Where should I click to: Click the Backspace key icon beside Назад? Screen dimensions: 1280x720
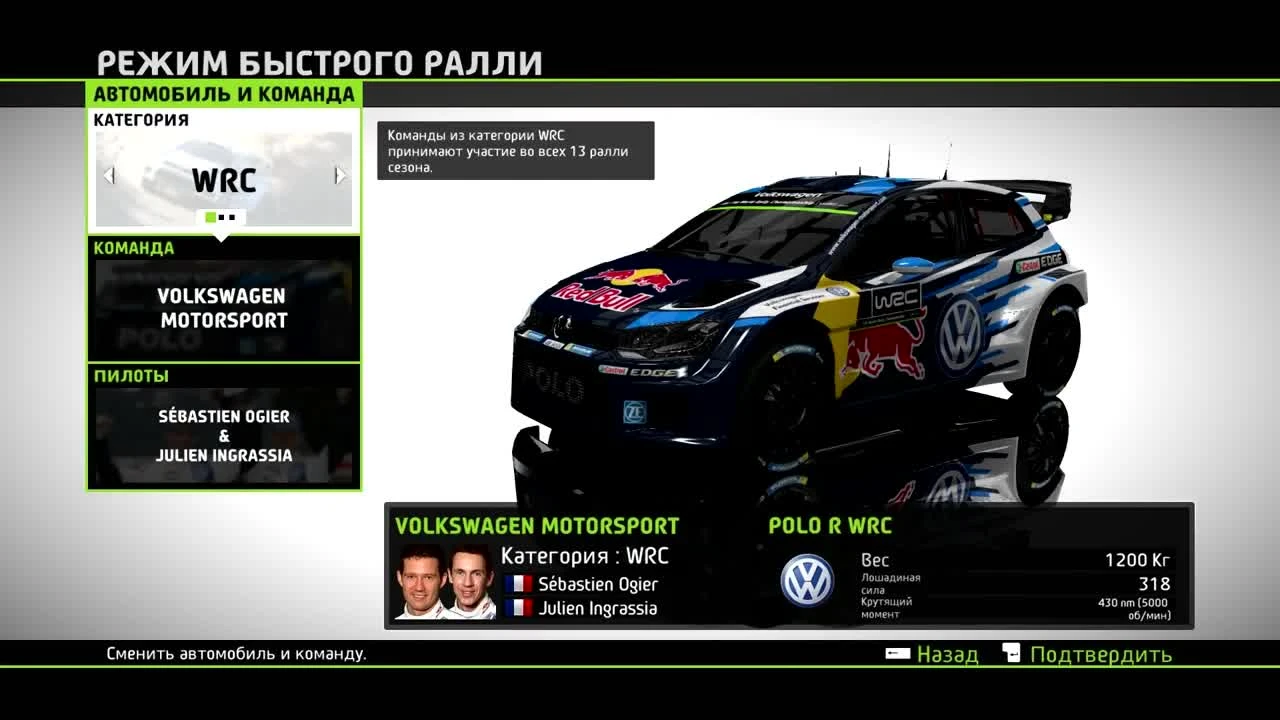pos(897,653)
